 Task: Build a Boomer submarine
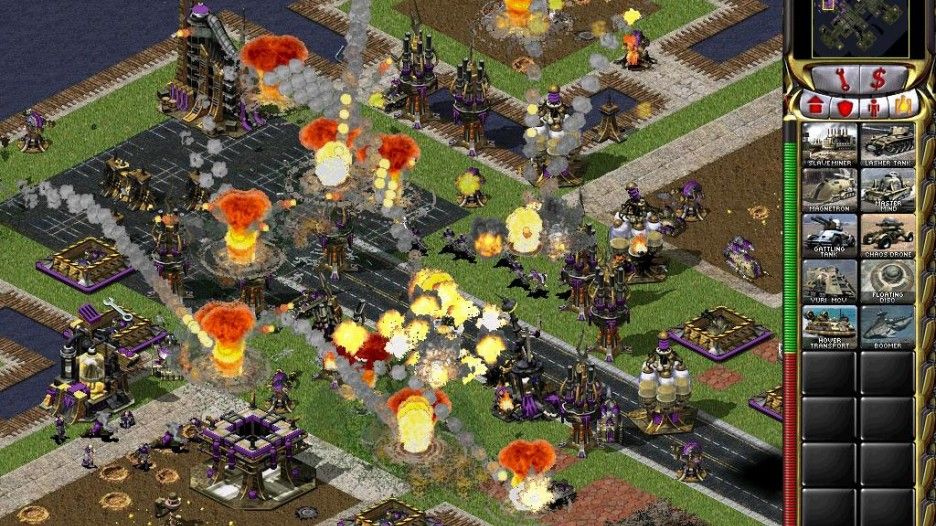pos(887,326)
